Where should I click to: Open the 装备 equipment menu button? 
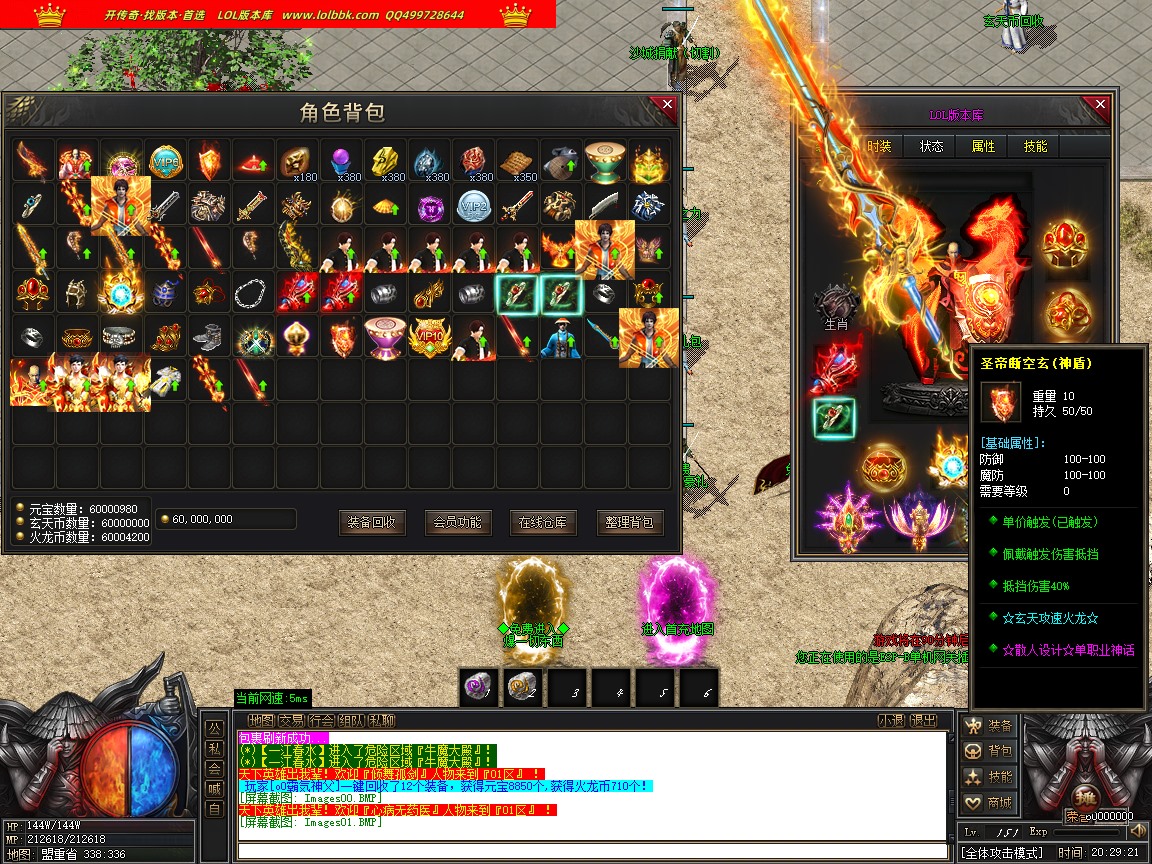(989, 726)
